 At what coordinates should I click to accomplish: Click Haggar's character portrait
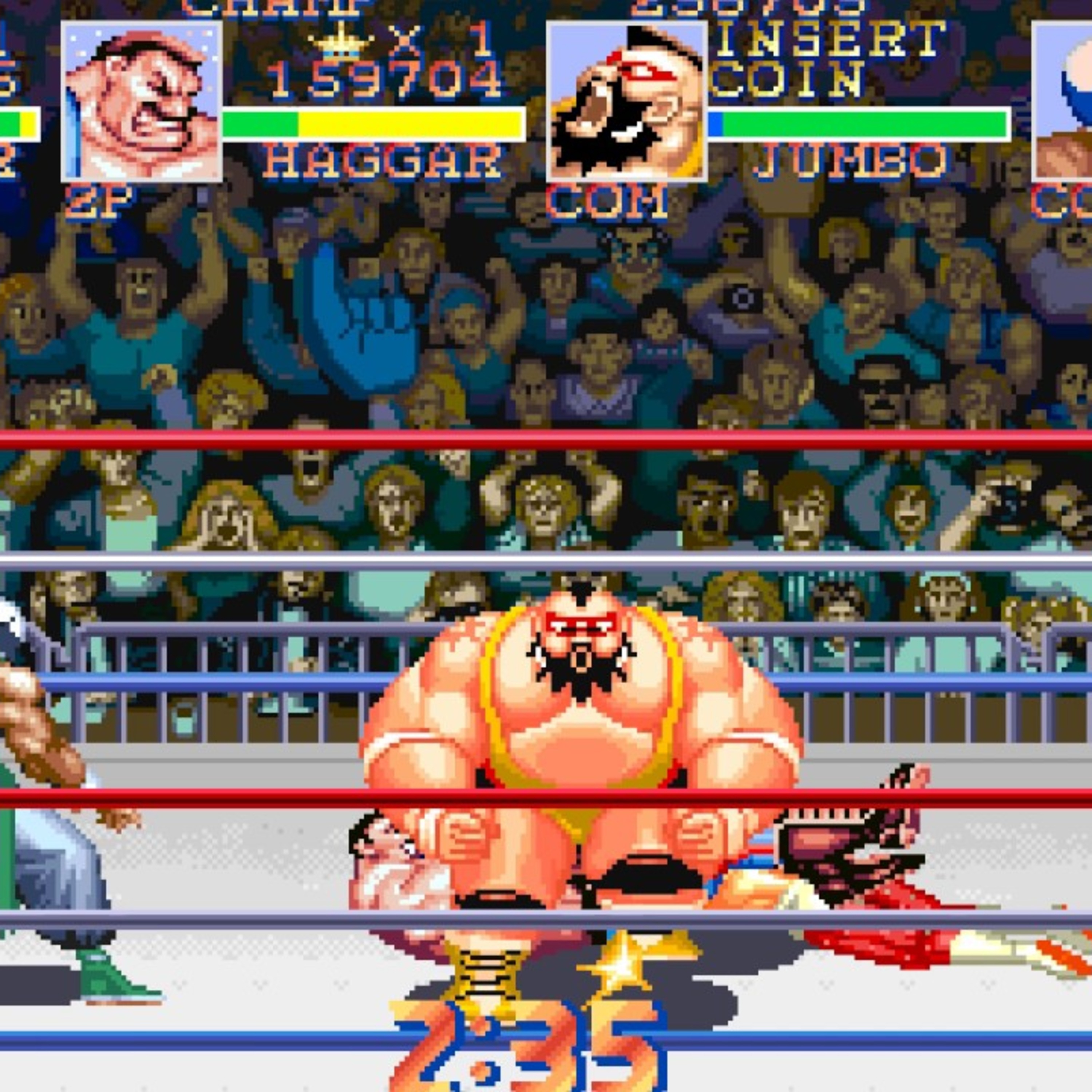[x=141, y=102]
